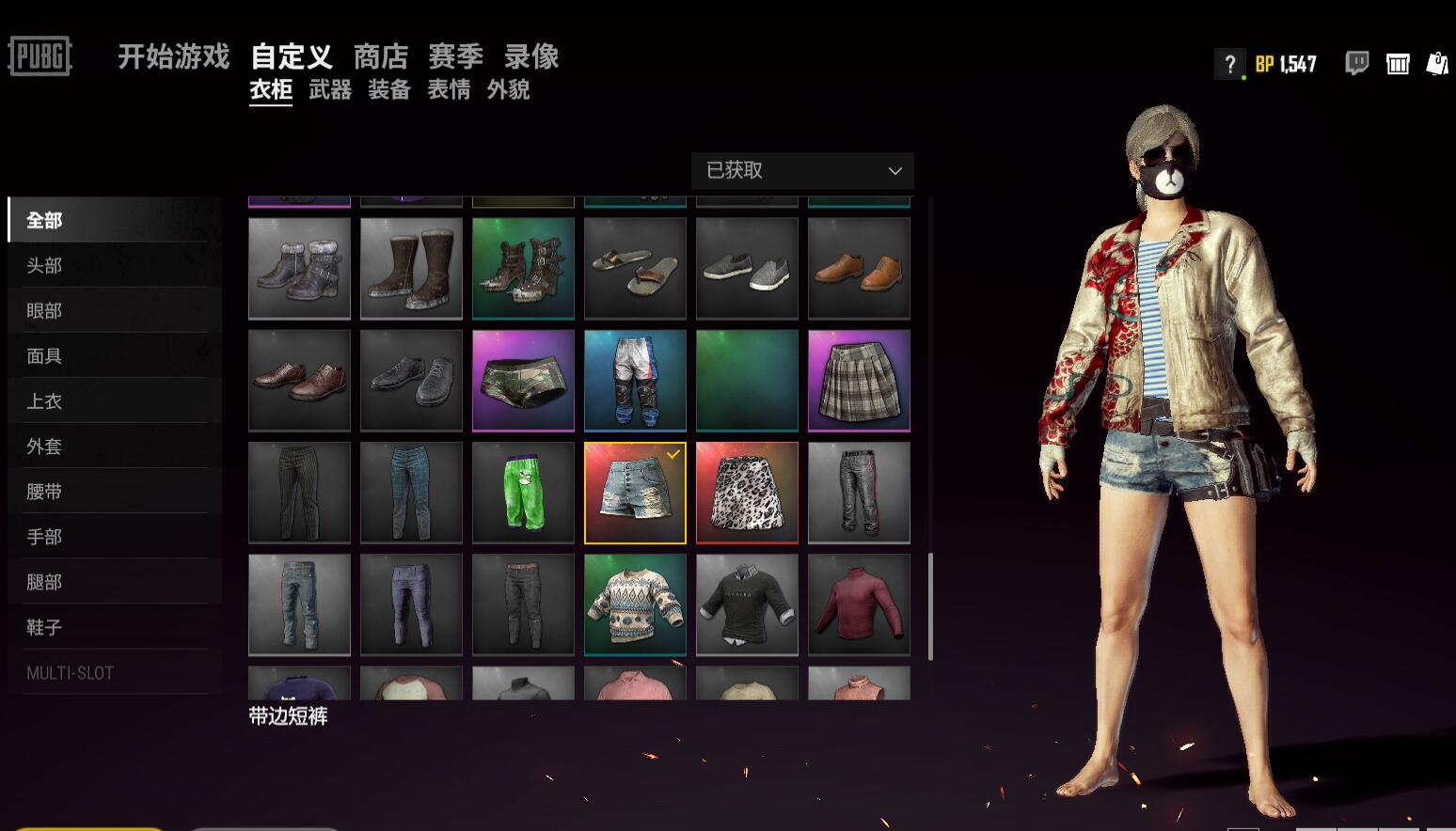Viewport: 1456px width, 831px height.
Task: Select the 面具 category
Action: [x=41, y=355]
